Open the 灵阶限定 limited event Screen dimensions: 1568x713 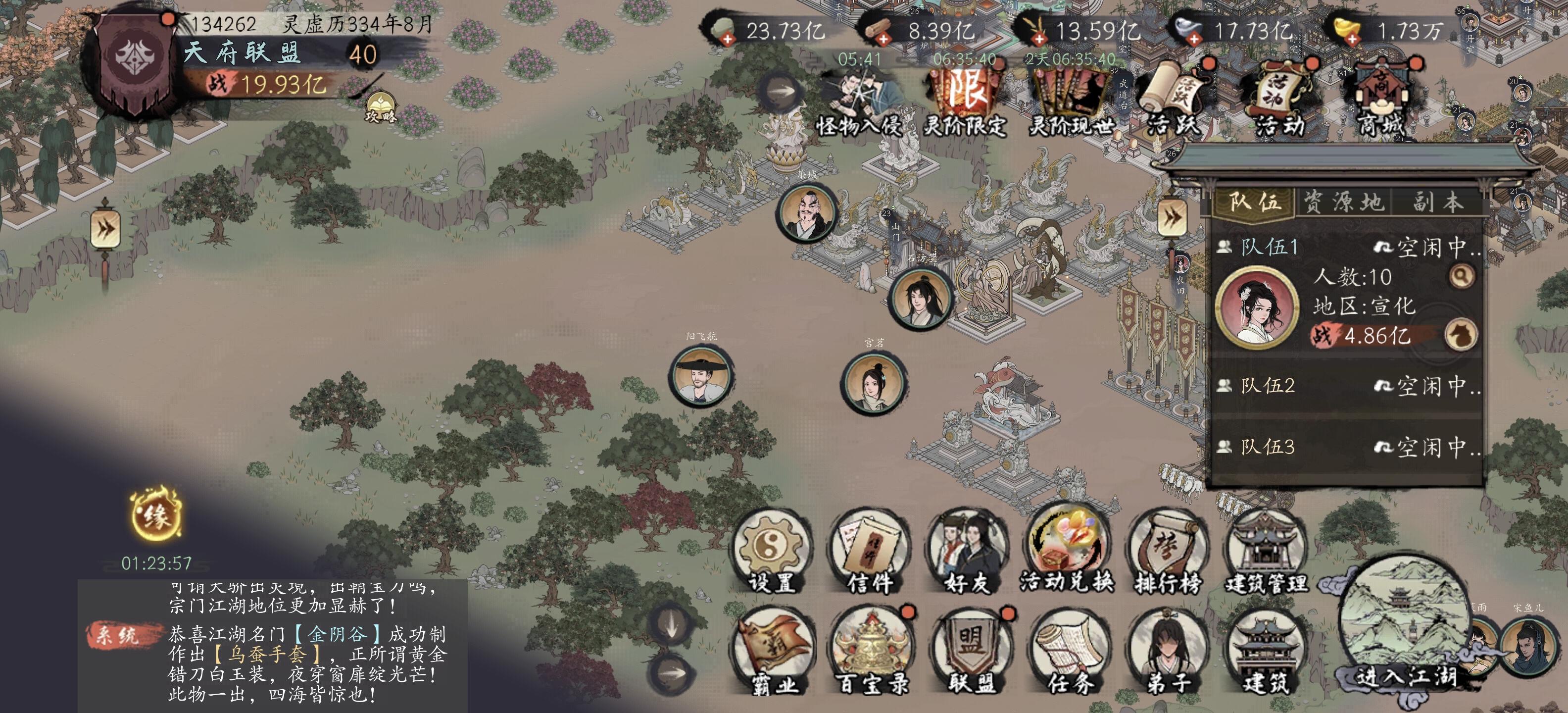point(964,101)
